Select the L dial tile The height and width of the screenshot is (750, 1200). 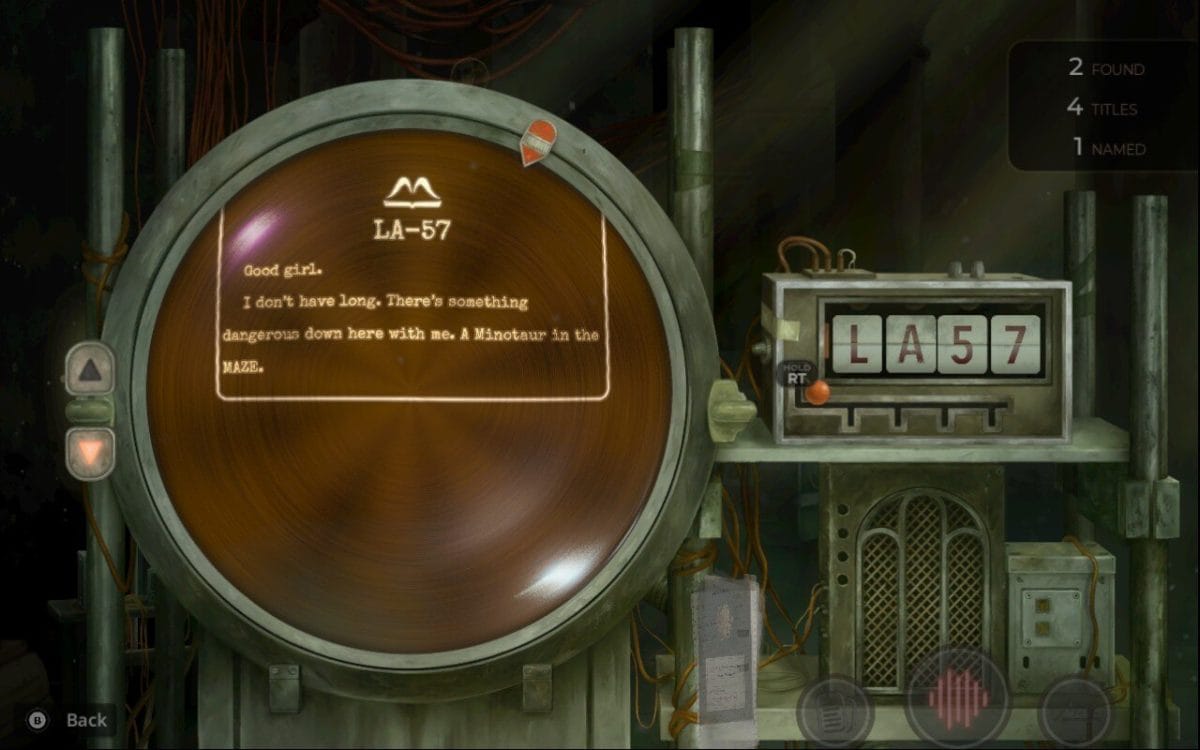click(857, 344)
